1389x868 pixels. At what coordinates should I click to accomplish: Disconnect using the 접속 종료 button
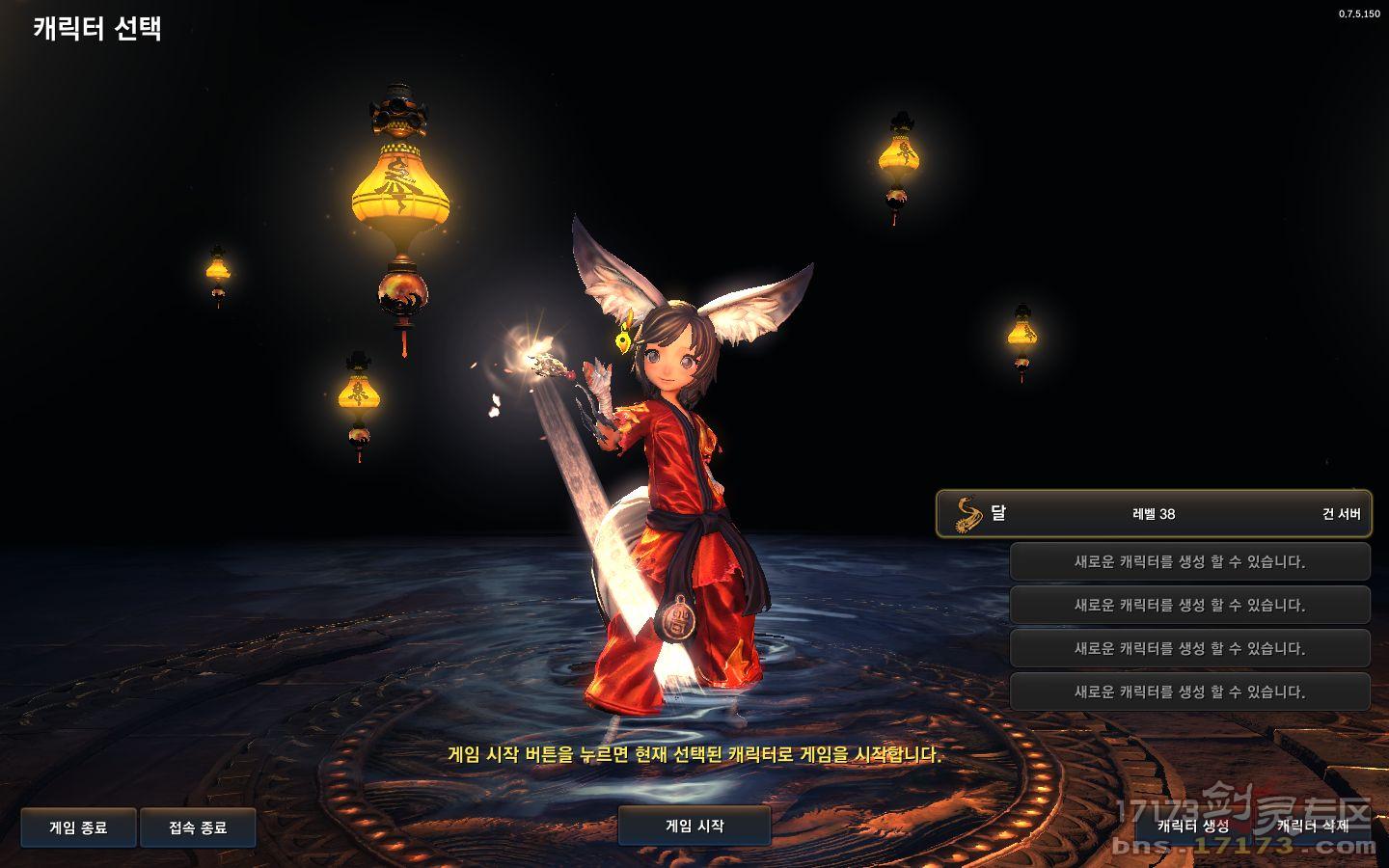[198, 827]
